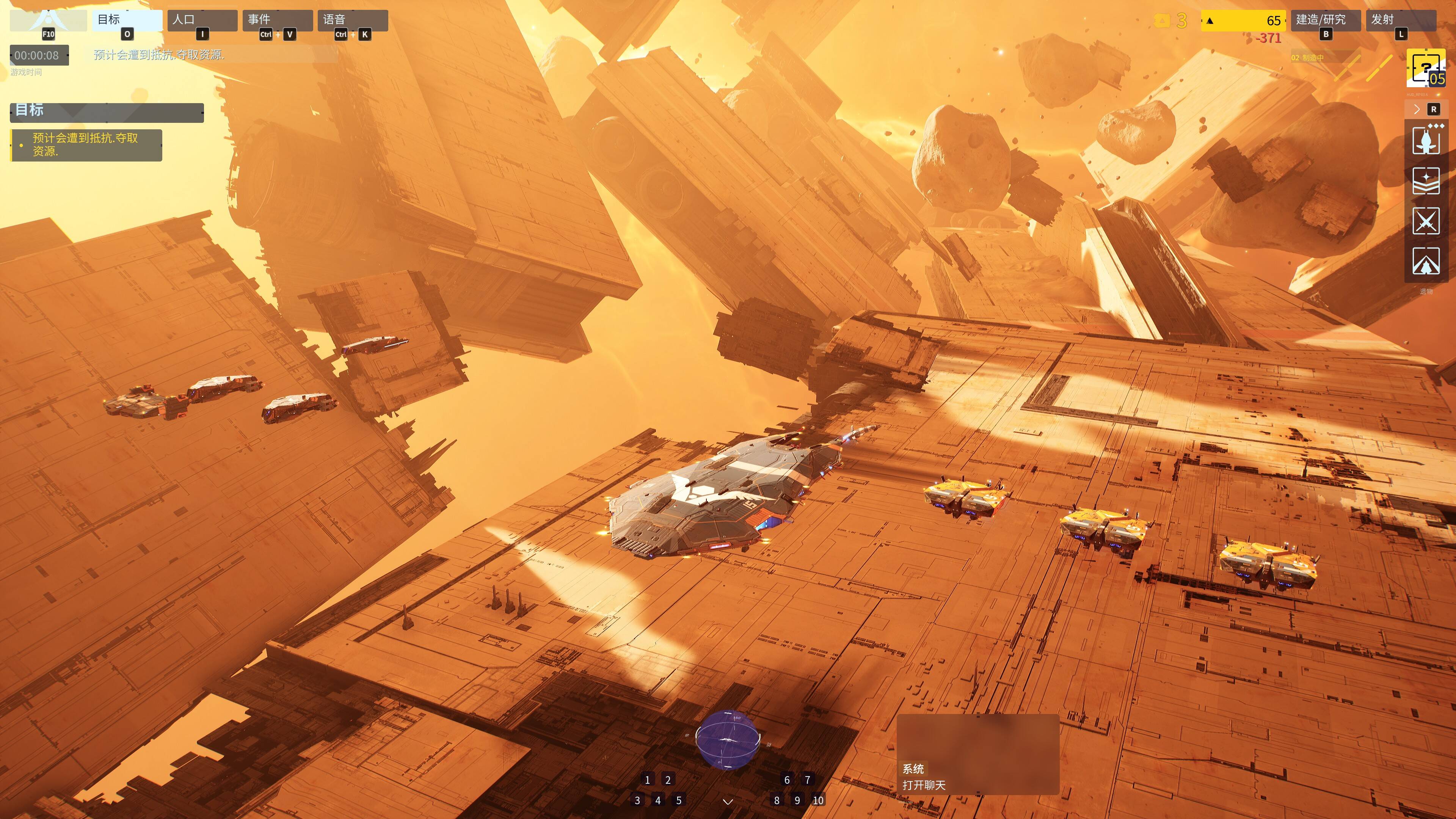Open the chat via 打开聊天

pos(924,785)
